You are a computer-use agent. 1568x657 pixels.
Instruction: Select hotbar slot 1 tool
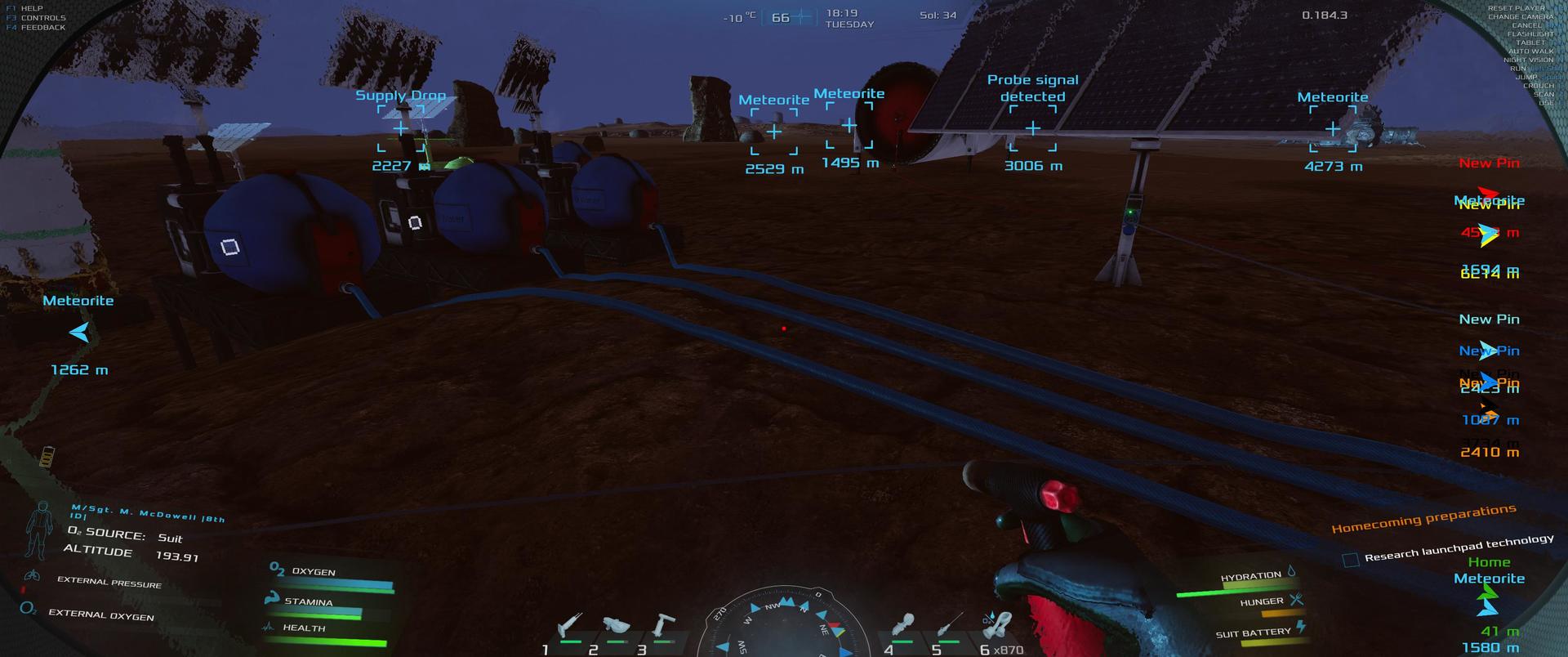pyautogui.click(x=569, y=628)
